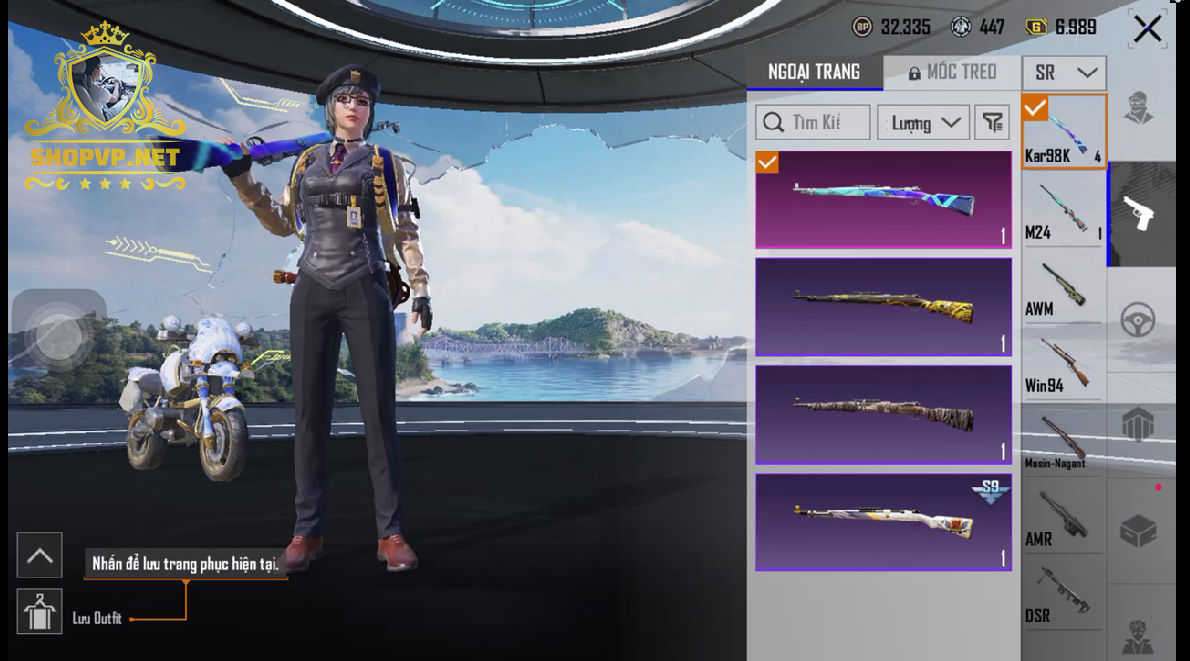Expand the up-arrow panel button
This screenshot has width=1190, height=661.
pos(40,555)
